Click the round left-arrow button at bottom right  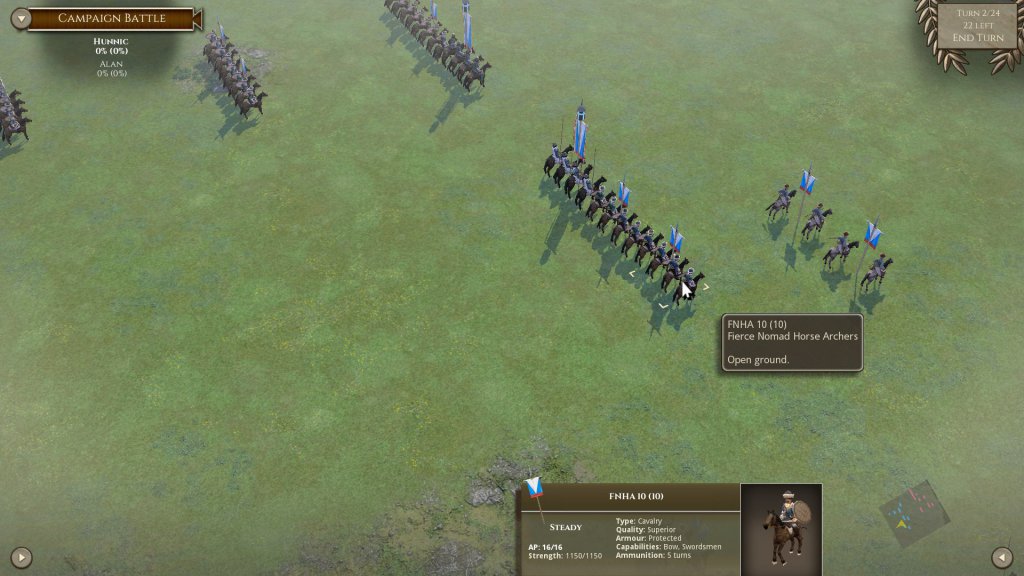(x=1002, y=557)
